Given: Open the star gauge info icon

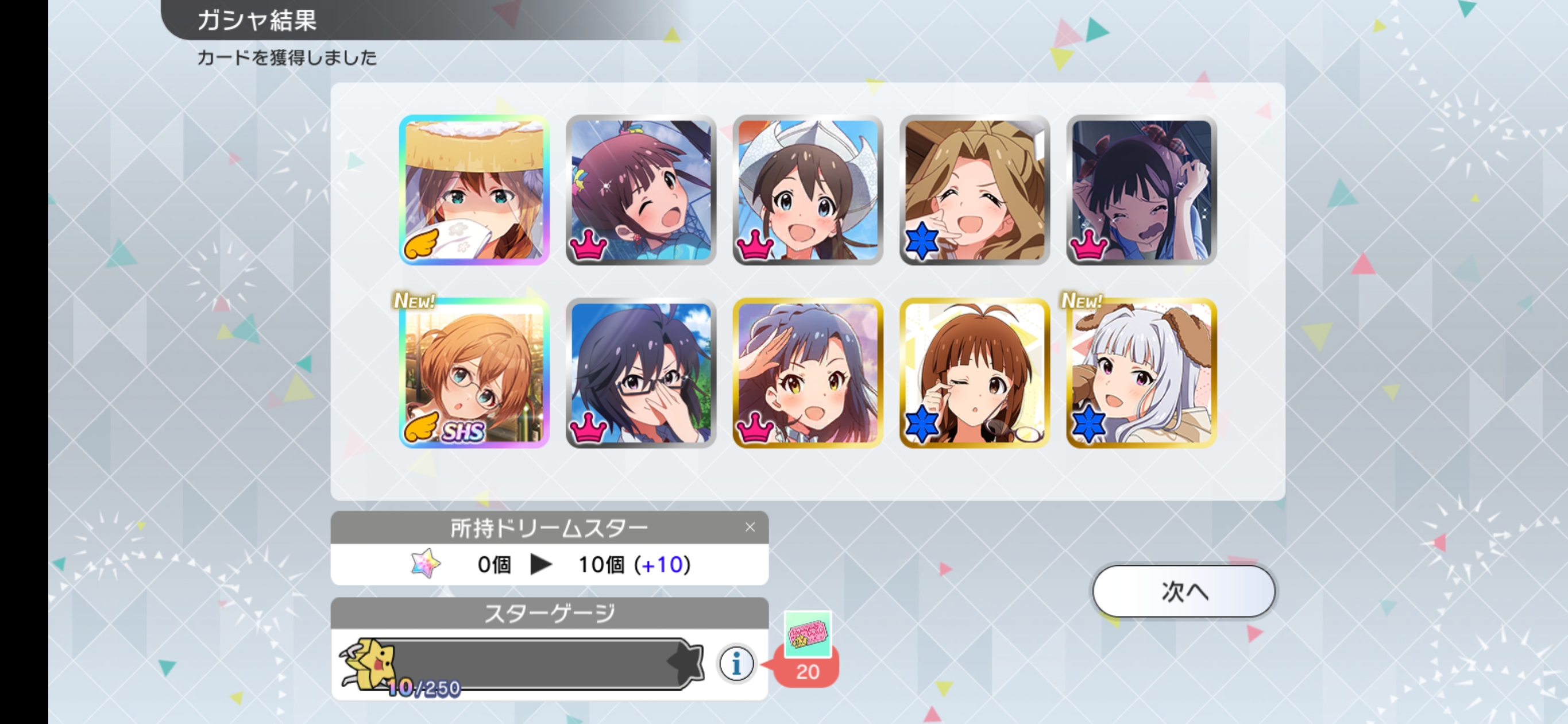Looking at the screenshot, I should [x=736, y=663].
